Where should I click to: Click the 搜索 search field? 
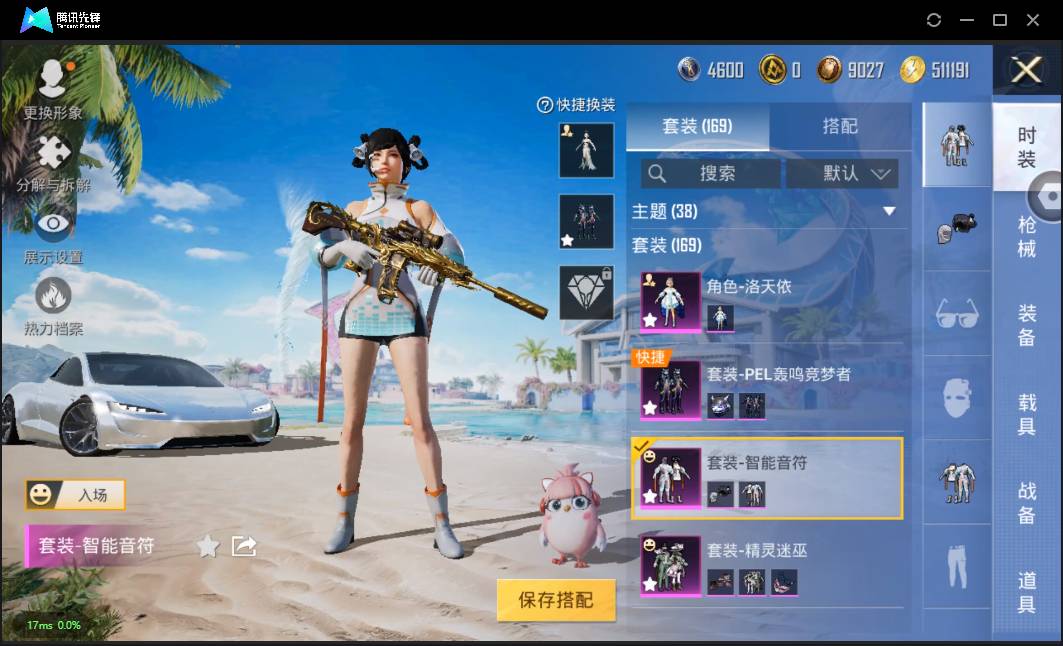[711, 173]
